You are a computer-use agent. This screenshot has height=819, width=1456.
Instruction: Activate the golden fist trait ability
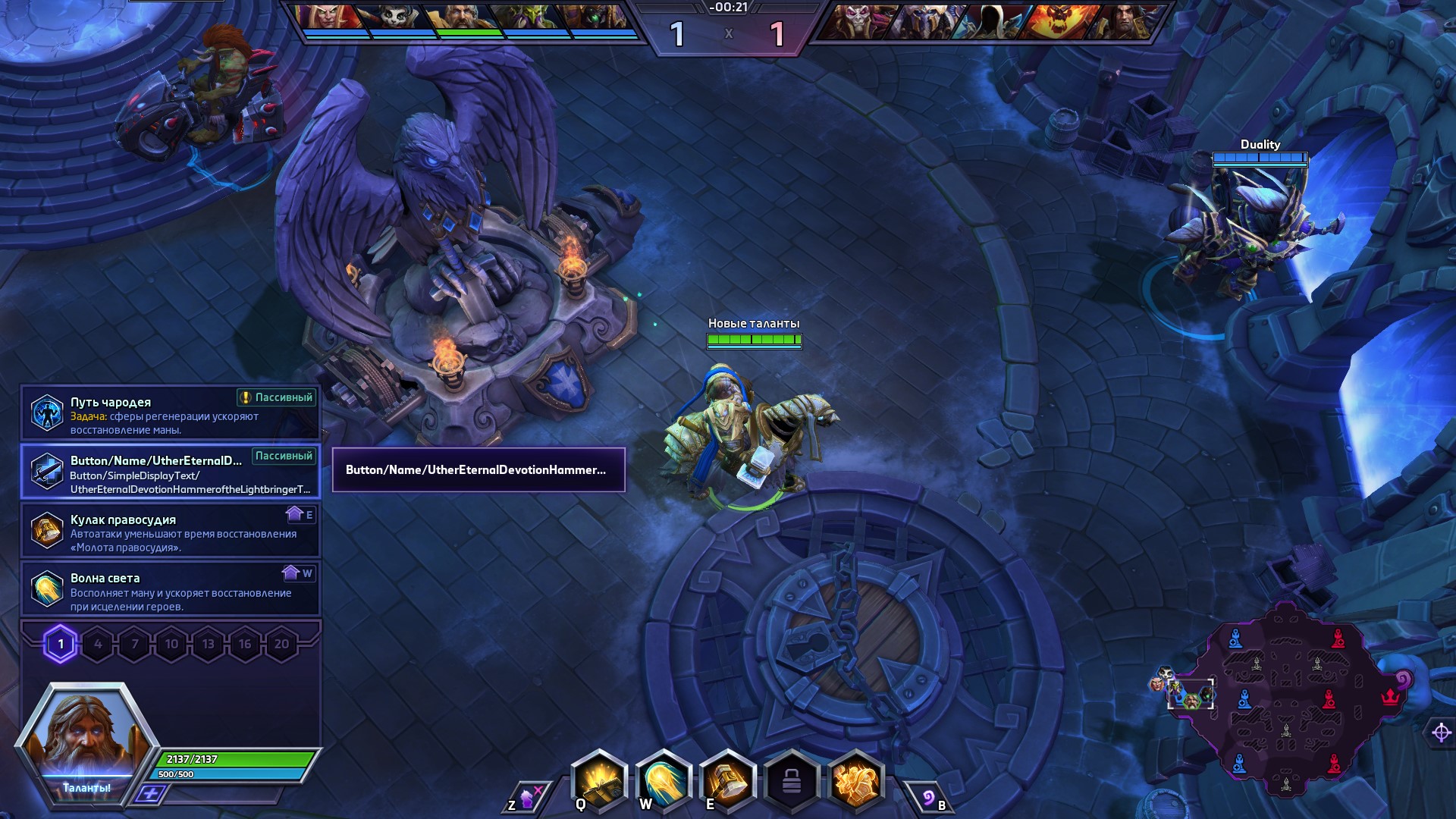pyautogui.click(x=856, y=781)
